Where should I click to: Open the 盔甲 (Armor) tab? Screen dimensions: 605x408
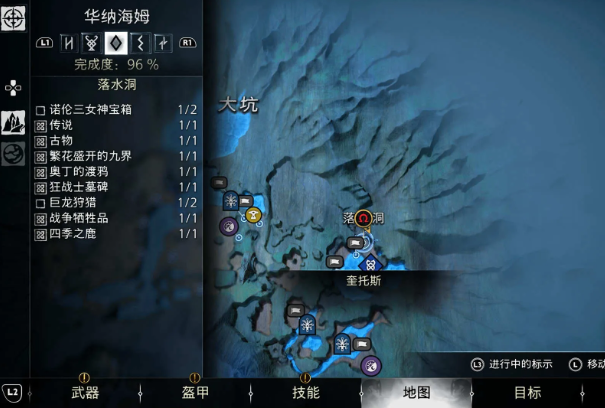tap(195, 393)
